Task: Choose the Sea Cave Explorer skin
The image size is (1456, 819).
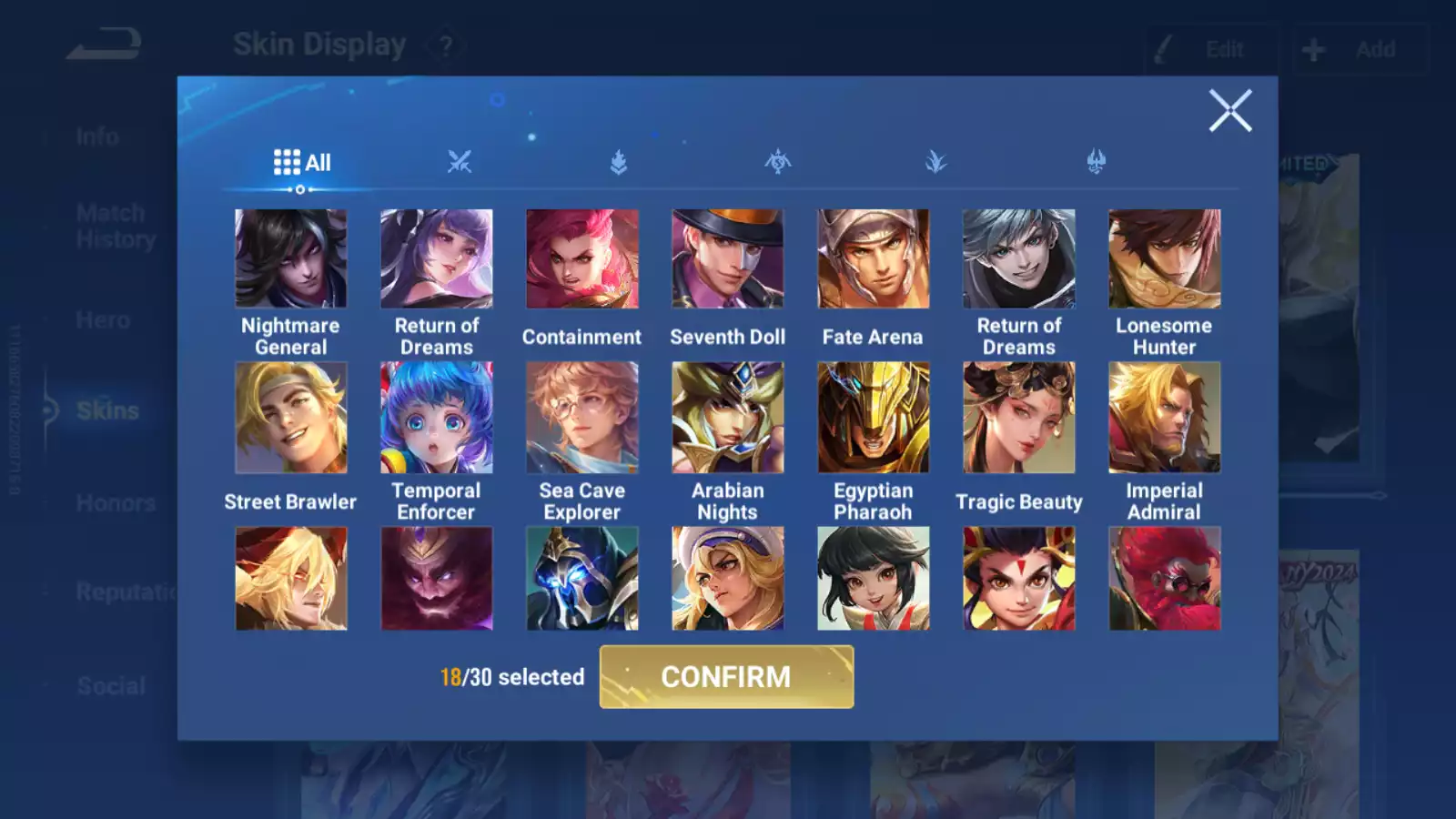Action: pos(582,418)
